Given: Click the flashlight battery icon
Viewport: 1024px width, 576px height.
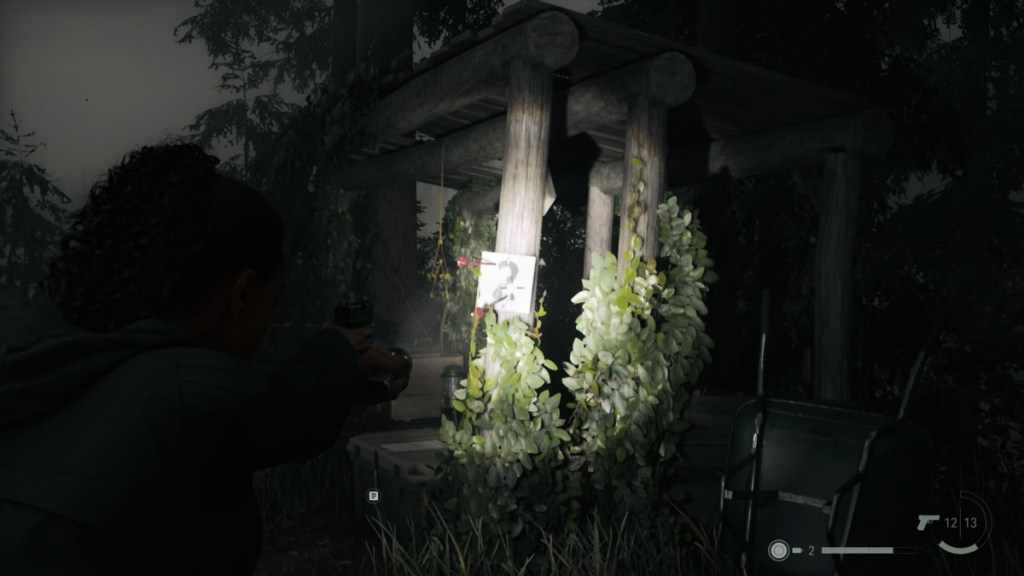Looking at the screenshot, I should click(x=798, y=550).
